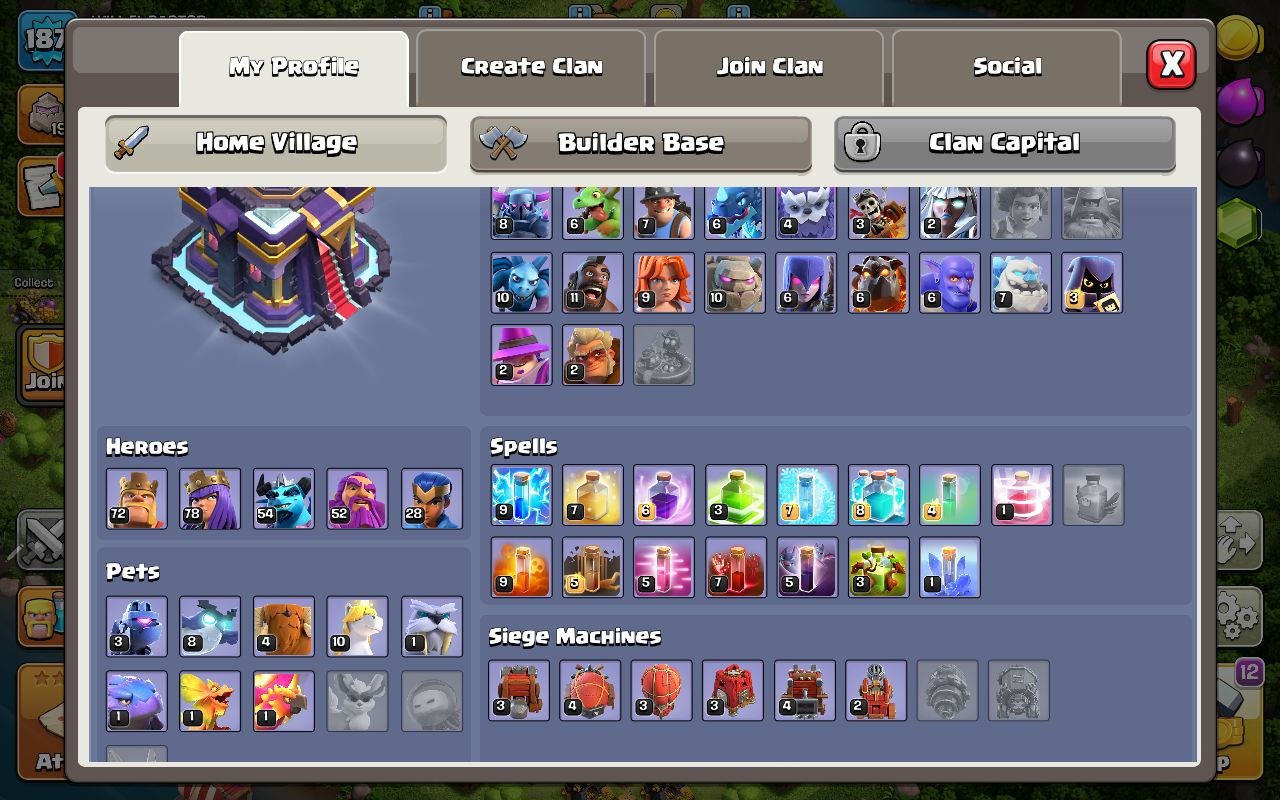Select the Barbarian King hero icon

tap(136, 497)
